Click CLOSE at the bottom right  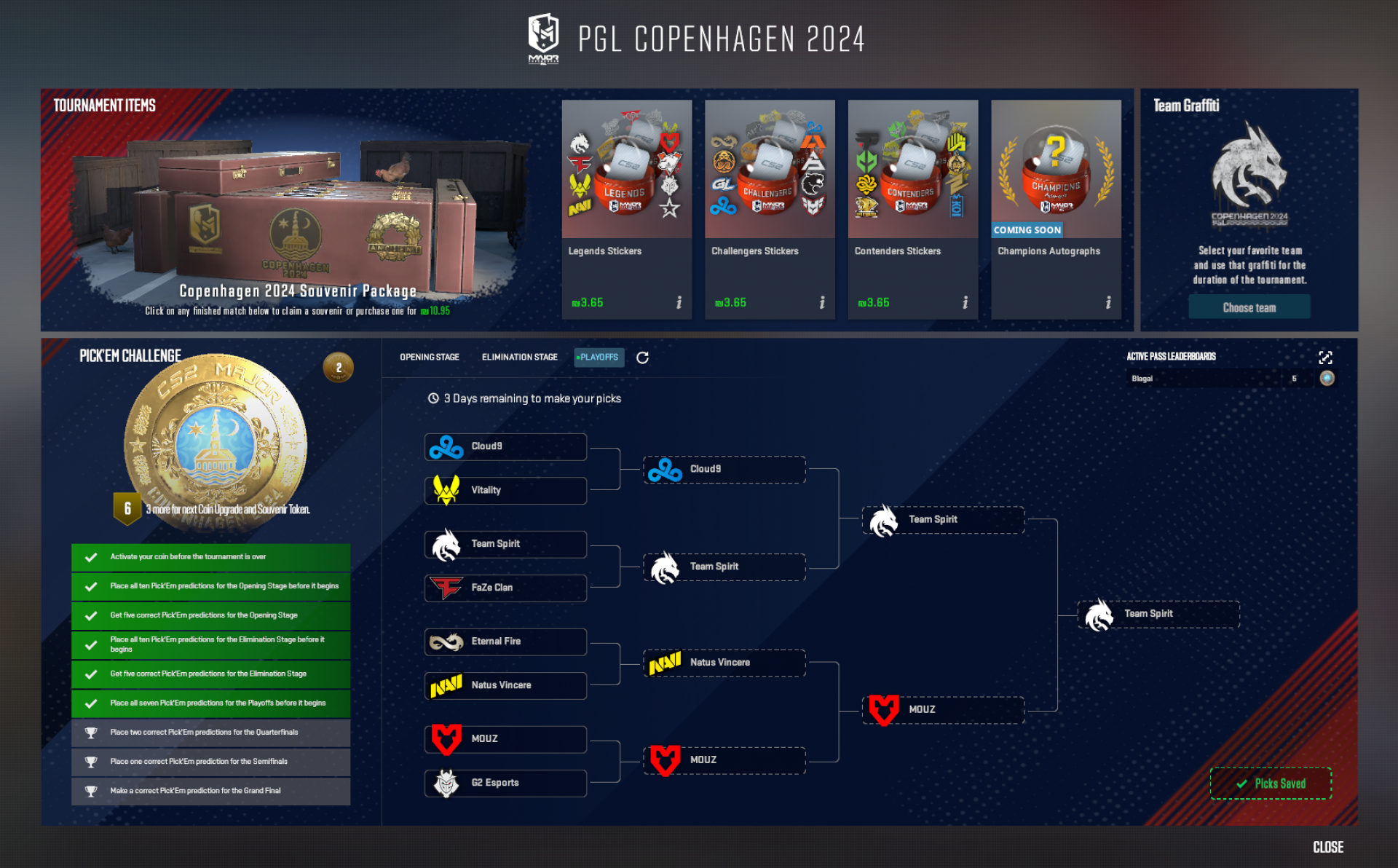[1327, 847]
